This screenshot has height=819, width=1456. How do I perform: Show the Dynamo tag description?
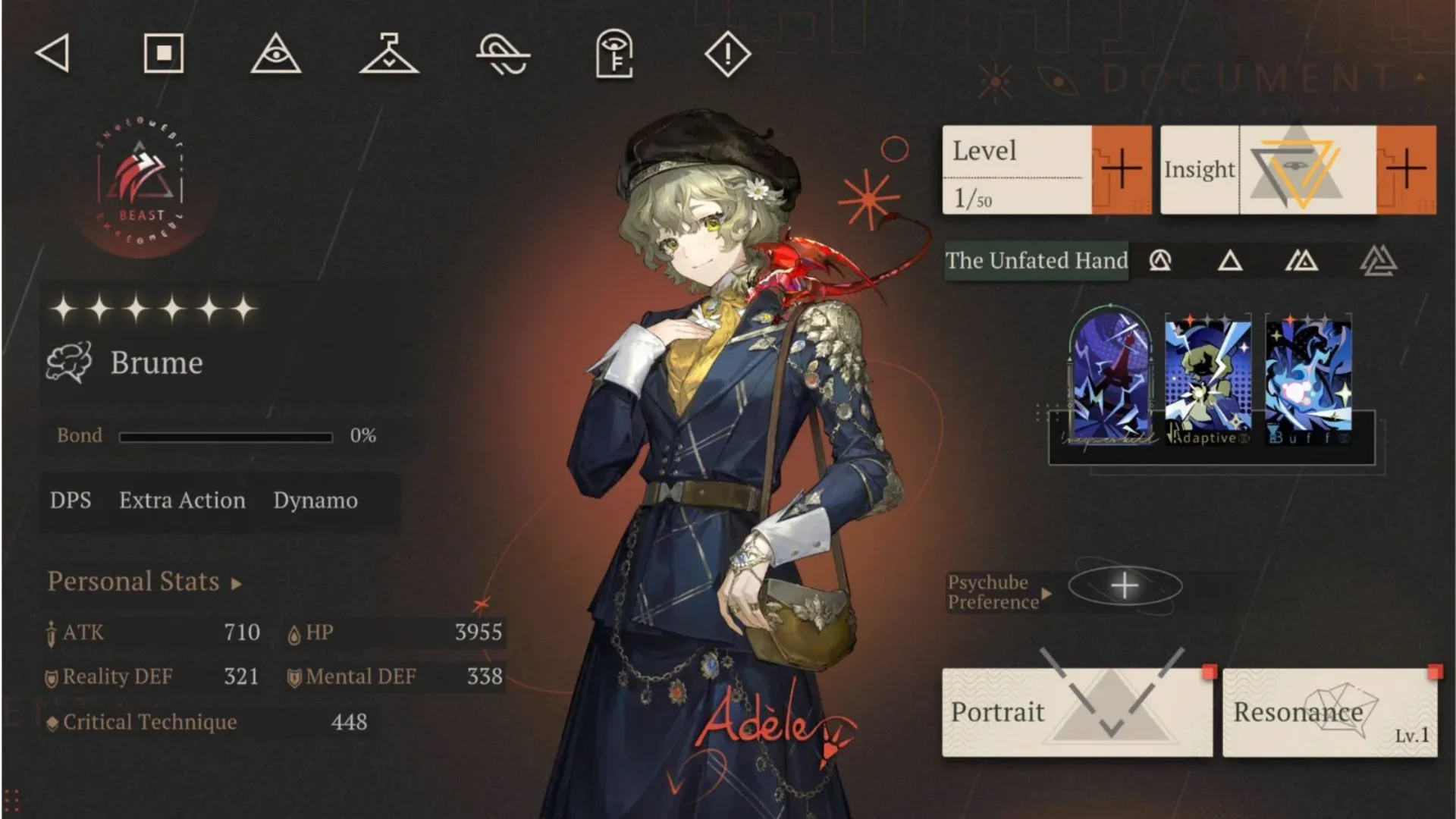[x=315, y=500]
